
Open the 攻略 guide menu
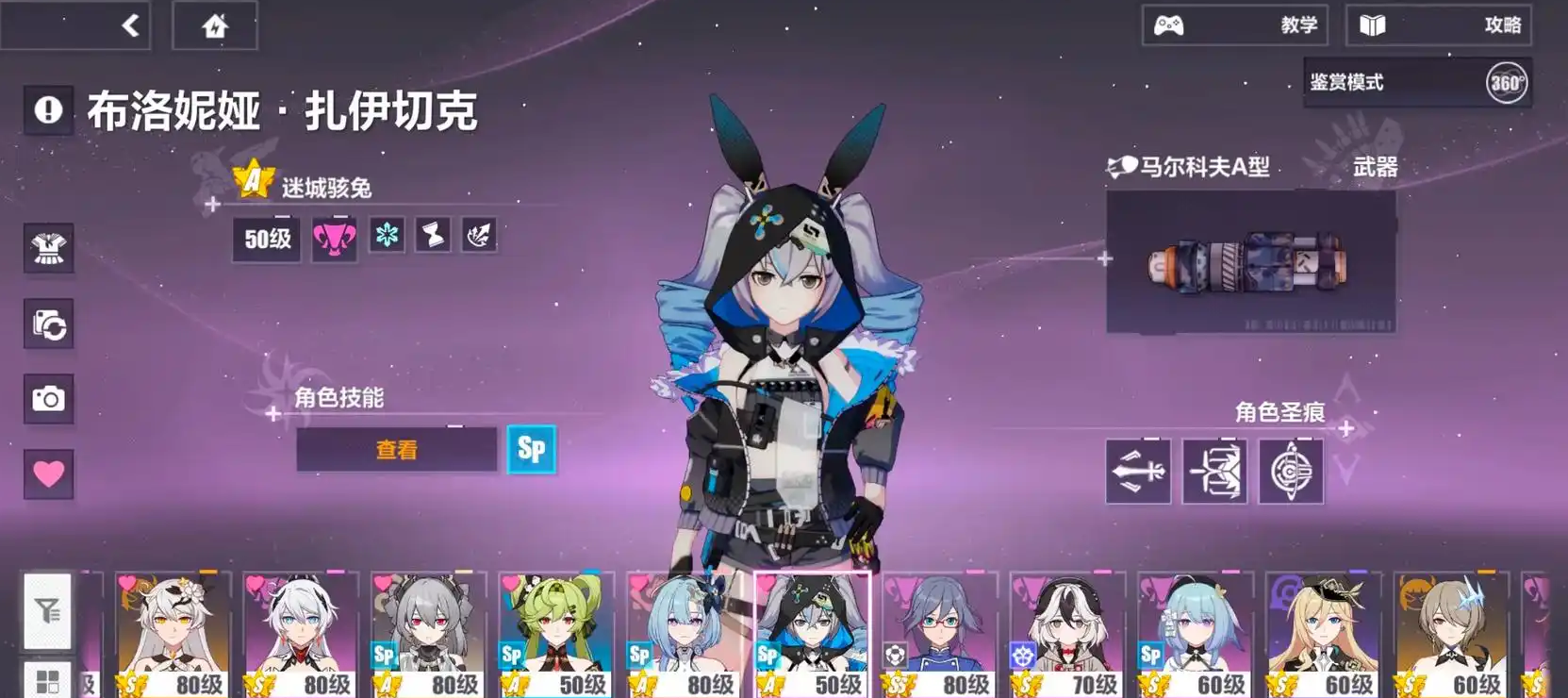pyautogui.click(x=1437, y=25)
